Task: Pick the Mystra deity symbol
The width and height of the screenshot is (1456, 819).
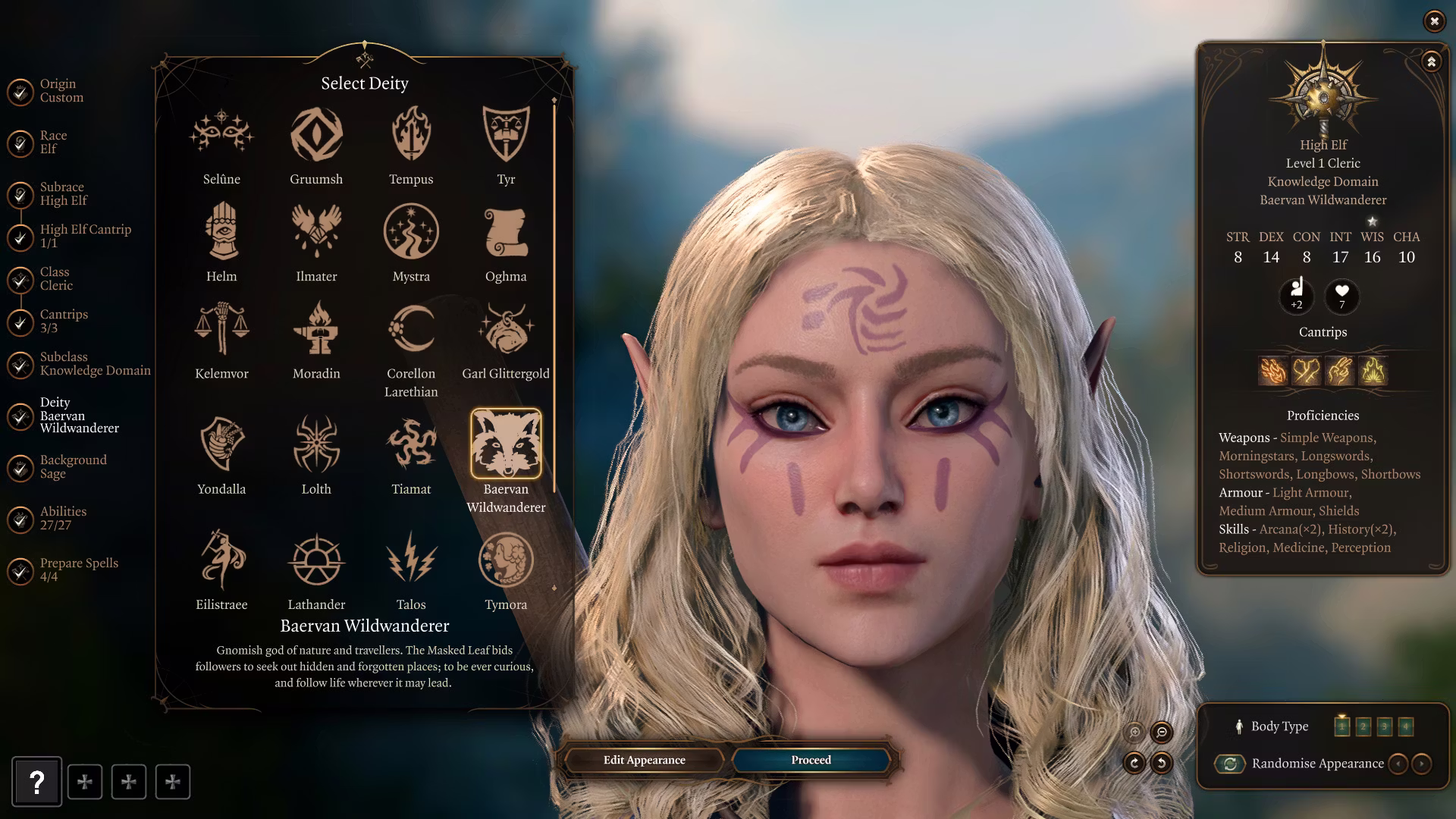Action: 411,232
